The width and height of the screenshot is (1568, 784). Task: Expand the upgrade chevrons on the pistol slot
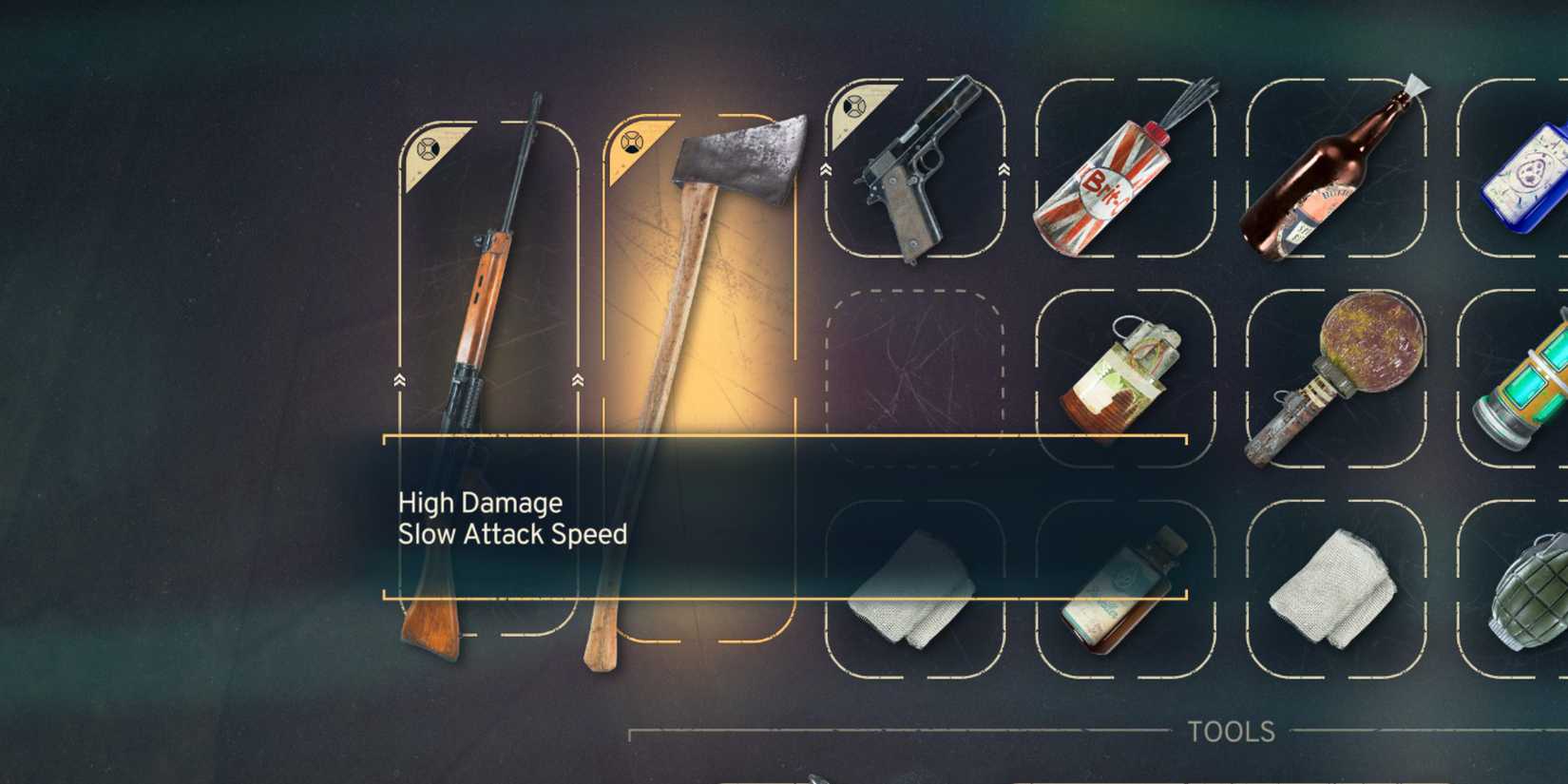point(825,171)
